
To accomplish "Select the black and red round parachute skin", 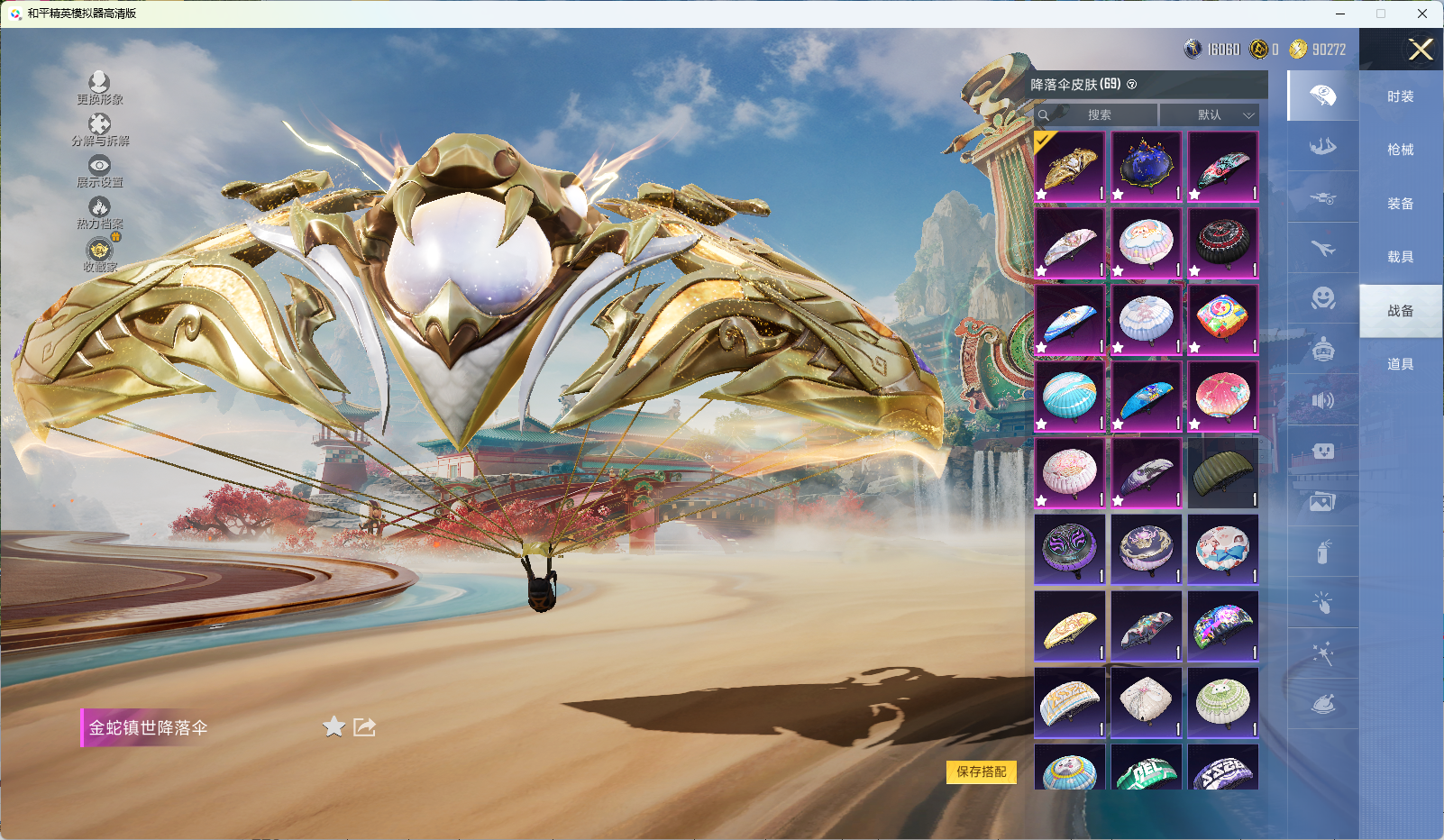I will click(1222, 243).
